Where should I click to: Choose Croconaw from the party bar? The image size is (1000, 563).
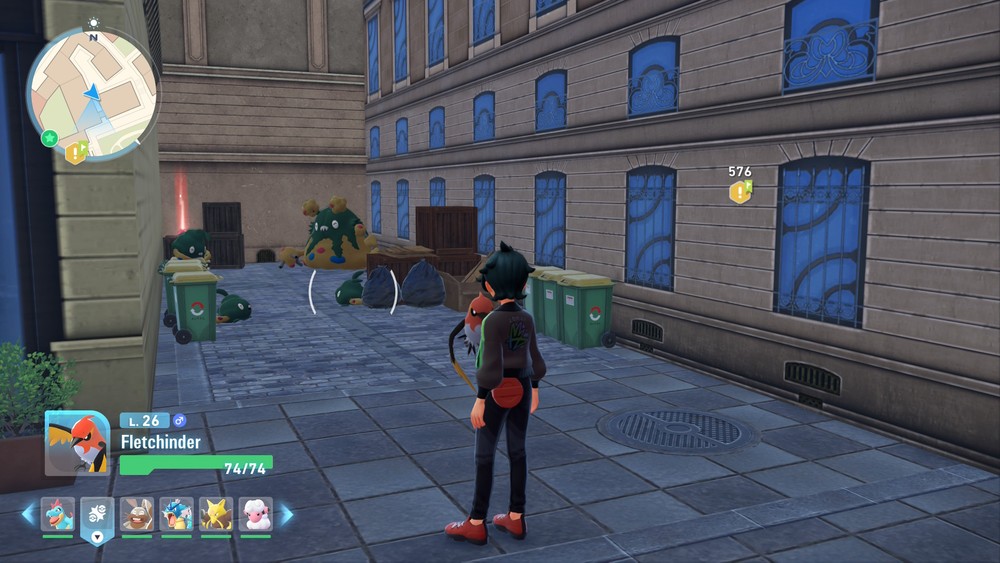click(x=58, y=514)
